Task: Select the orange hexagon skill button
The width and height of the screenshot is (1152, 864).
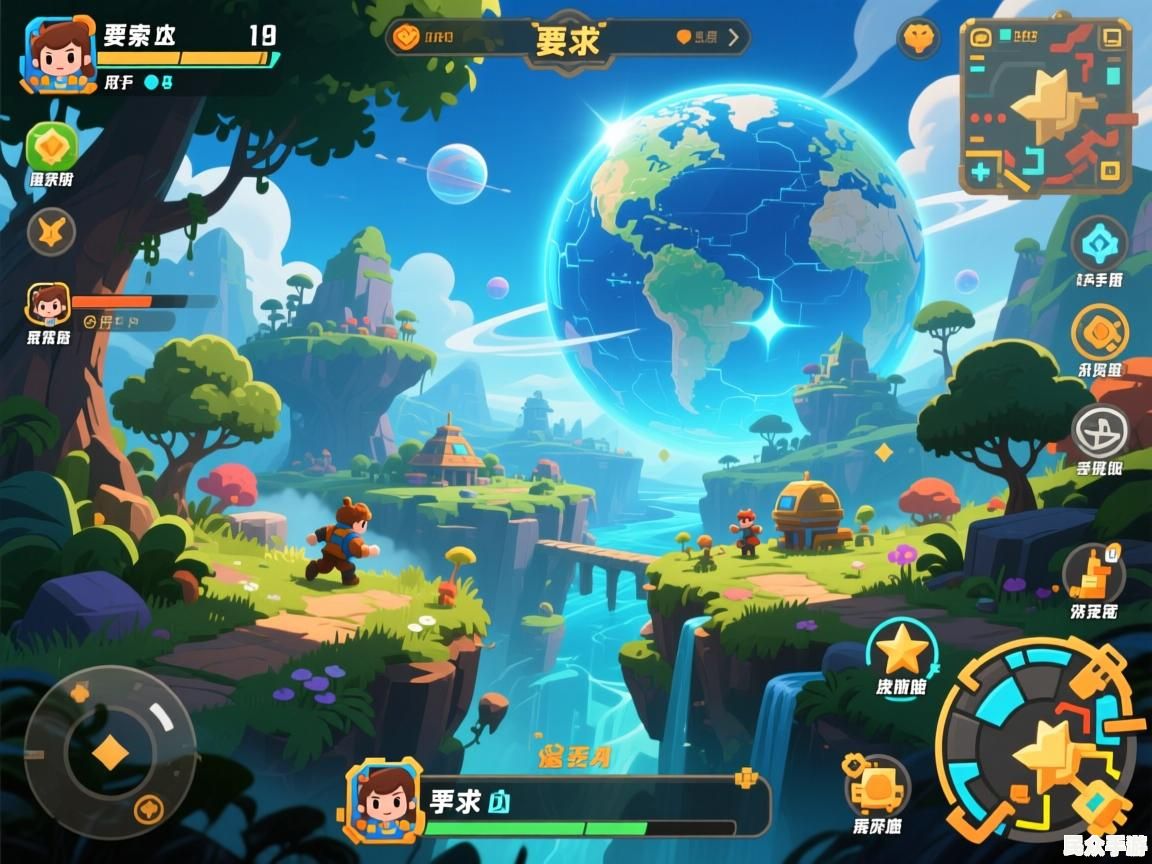Action: click(1099, 332)
